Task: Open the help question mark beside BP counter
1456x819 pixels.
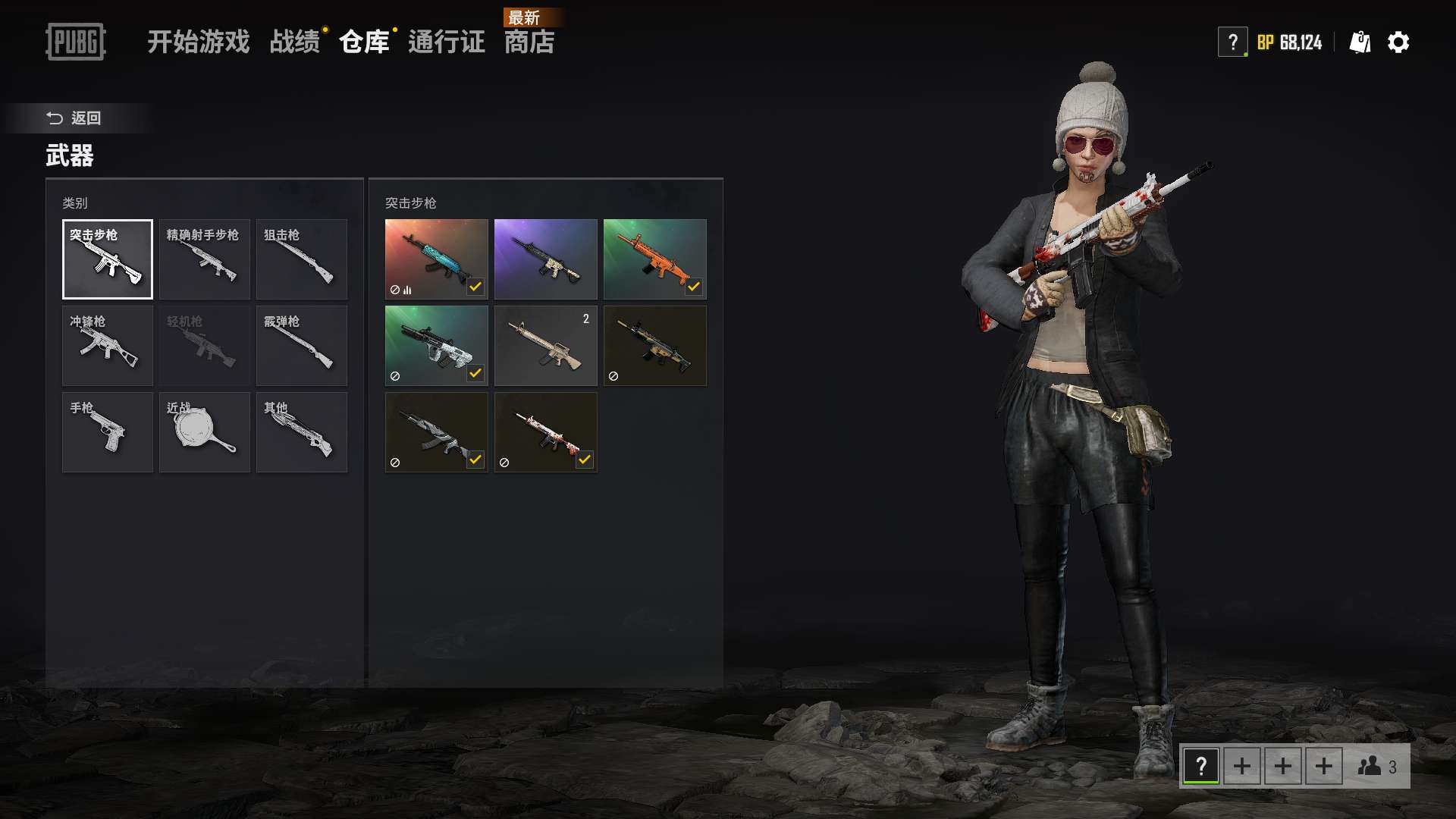Action: pyautogui.click(x=1234, y=42)
